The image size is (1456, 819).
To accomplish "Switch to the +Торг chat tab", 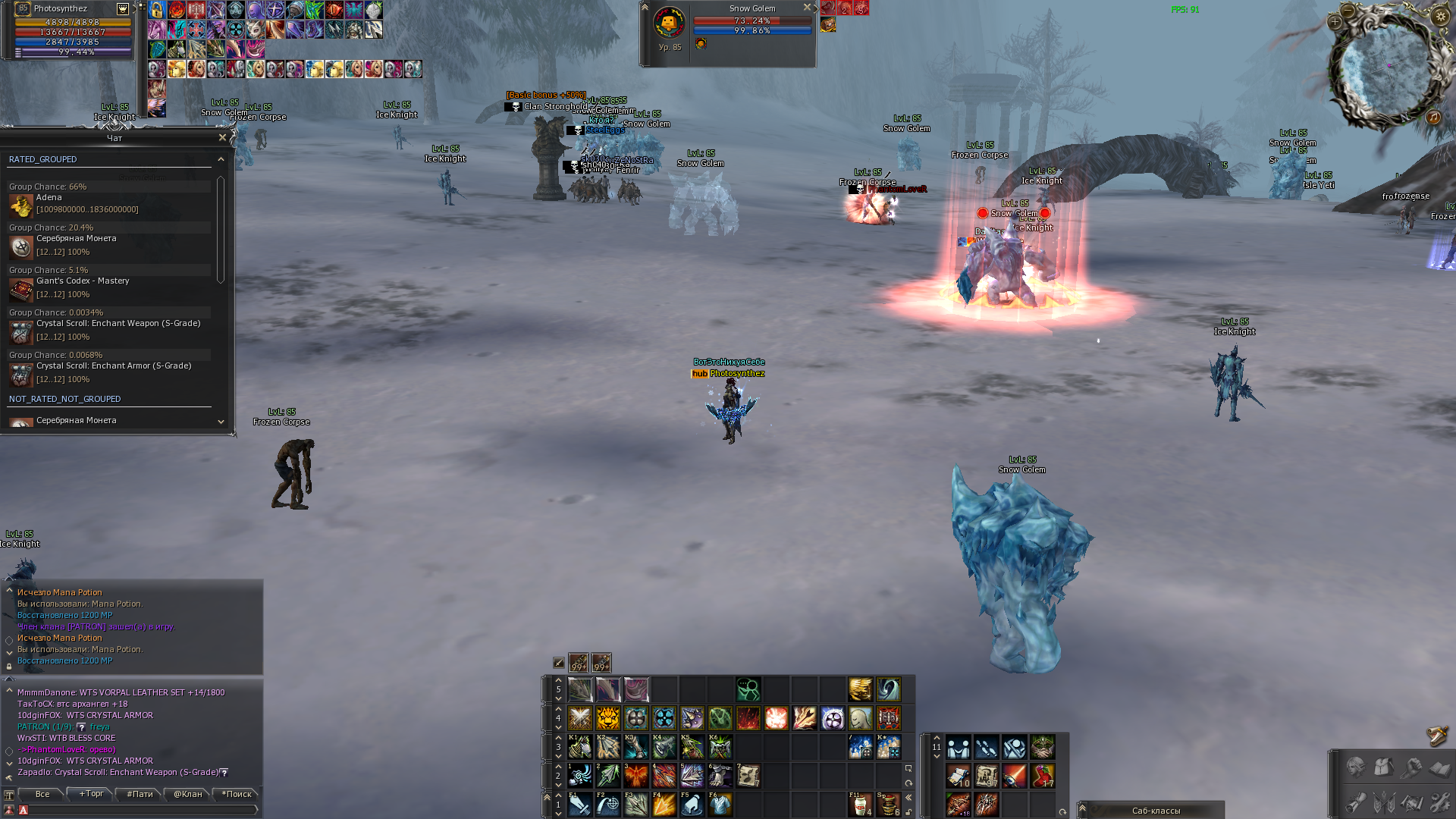I will (91, 794).
